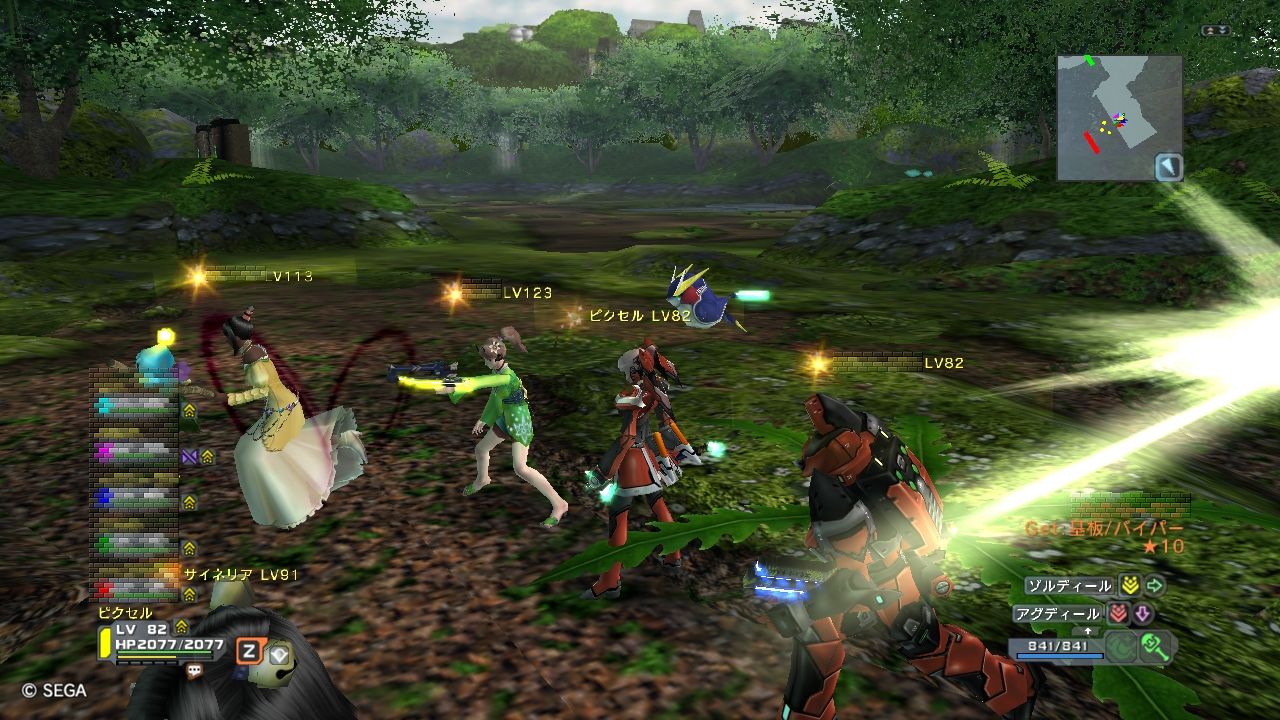Select the red party member row

coord(135,588)
